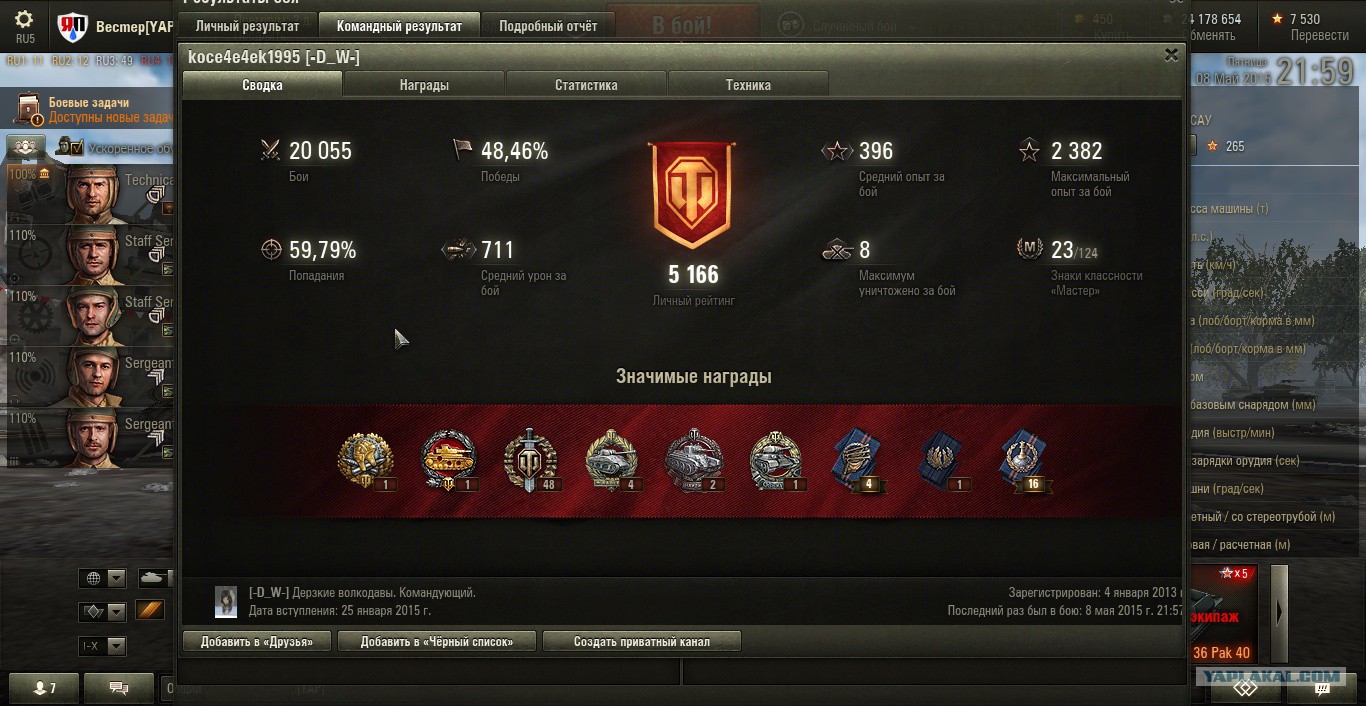
Task: Switch to Командный результат tab
Action: (x=399, y=26)
